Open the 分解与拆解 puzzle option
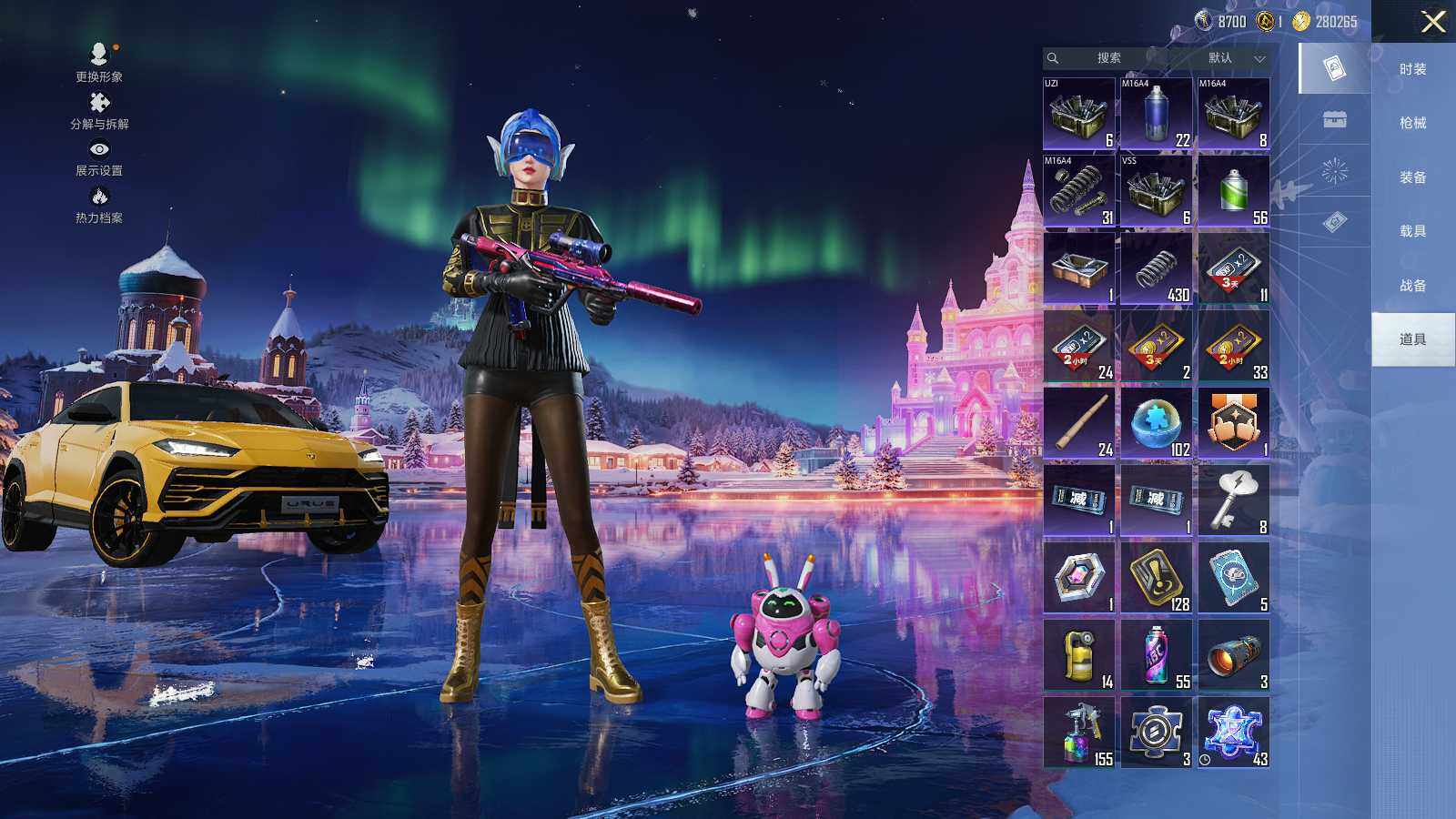Screen dimensions: 1456x819 coord(99,110)
